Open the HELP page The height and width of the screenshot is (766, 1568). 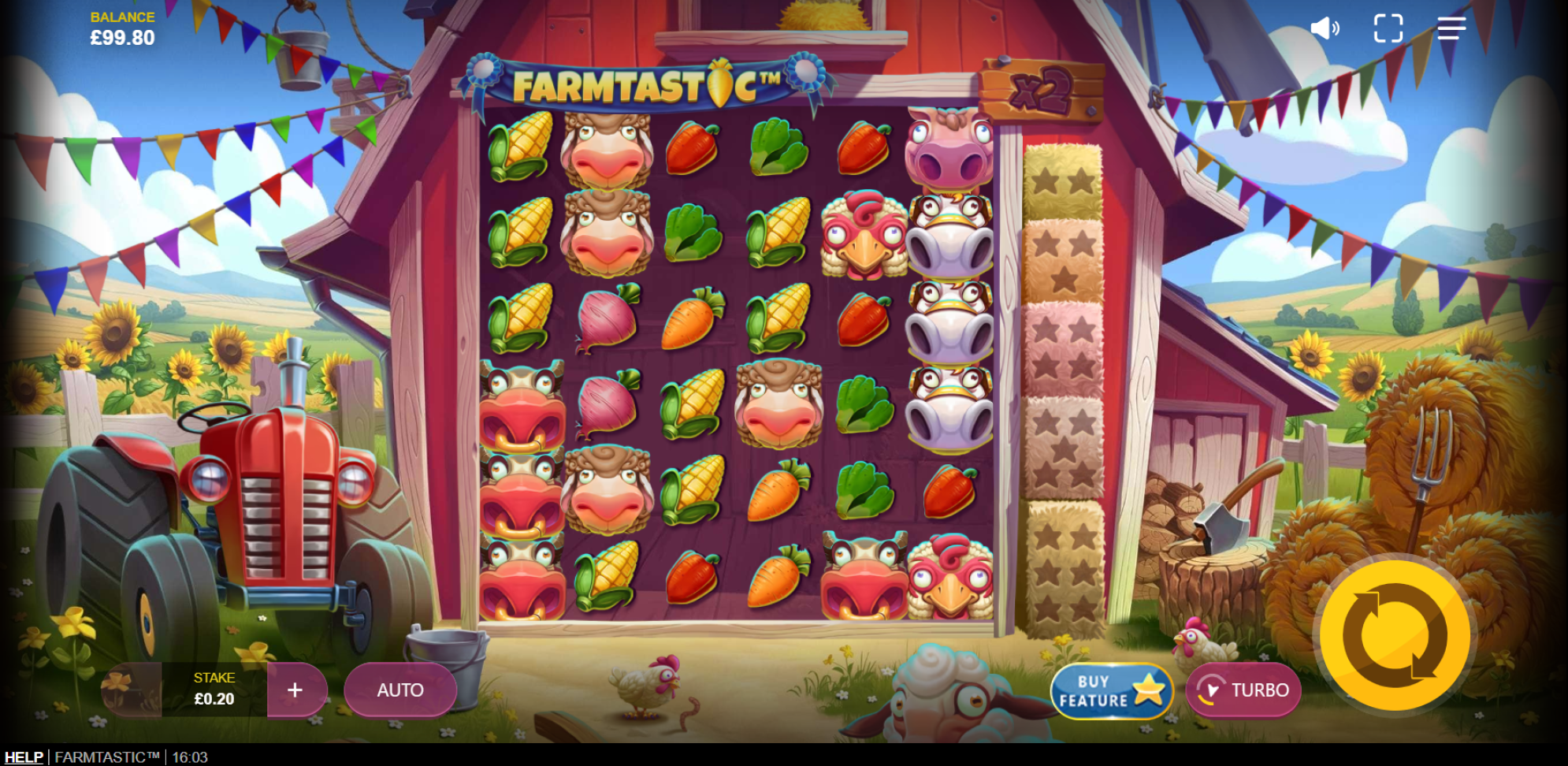pyautogui.click(x=24, y=757)
